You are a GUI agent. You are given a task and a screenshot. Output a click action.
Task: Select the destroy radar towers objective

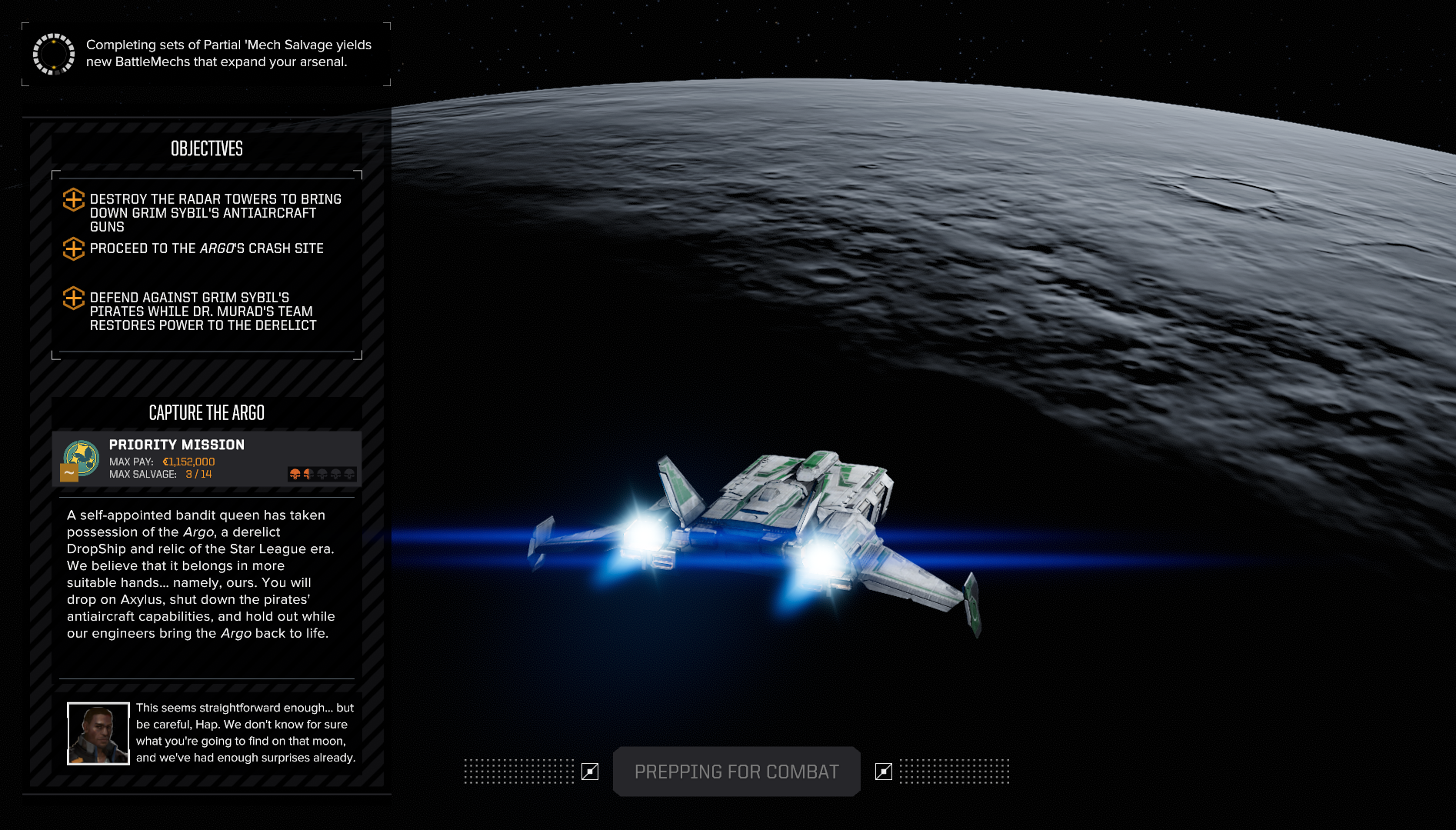coord(215,212)
